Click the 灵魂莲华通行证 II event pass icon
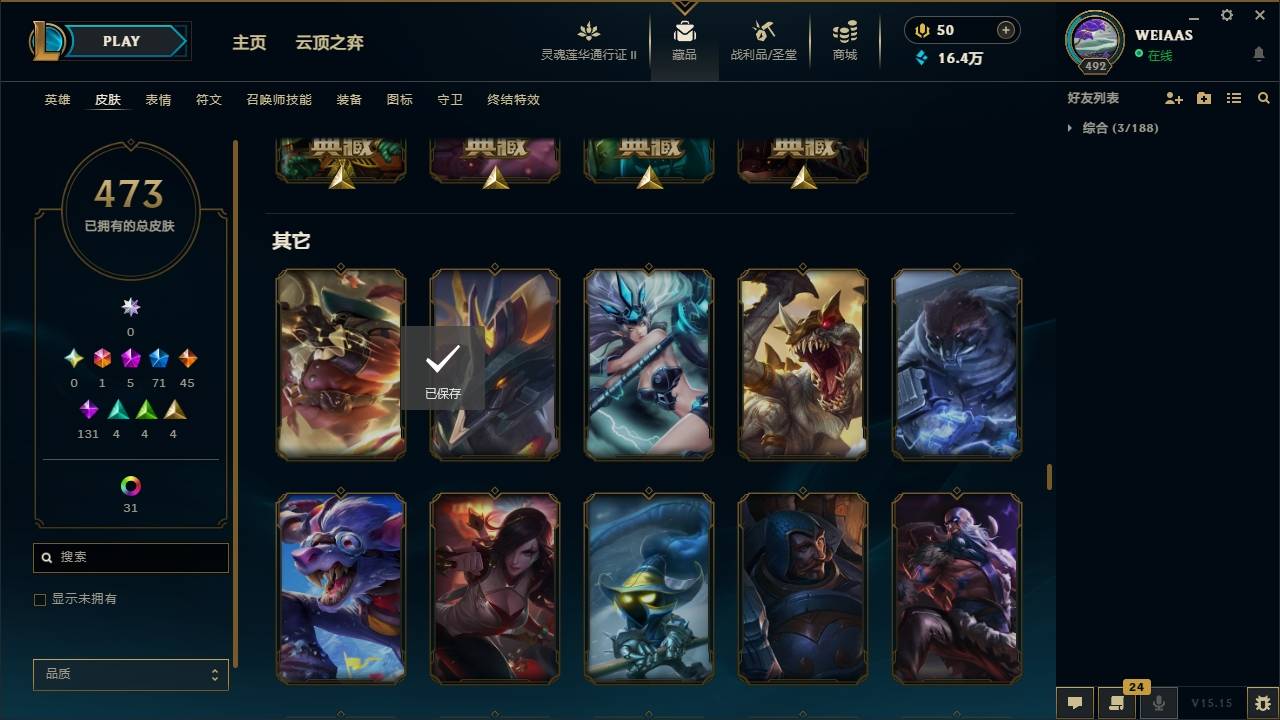Viewport: 1280px width, 720px height. coord(588,33)
